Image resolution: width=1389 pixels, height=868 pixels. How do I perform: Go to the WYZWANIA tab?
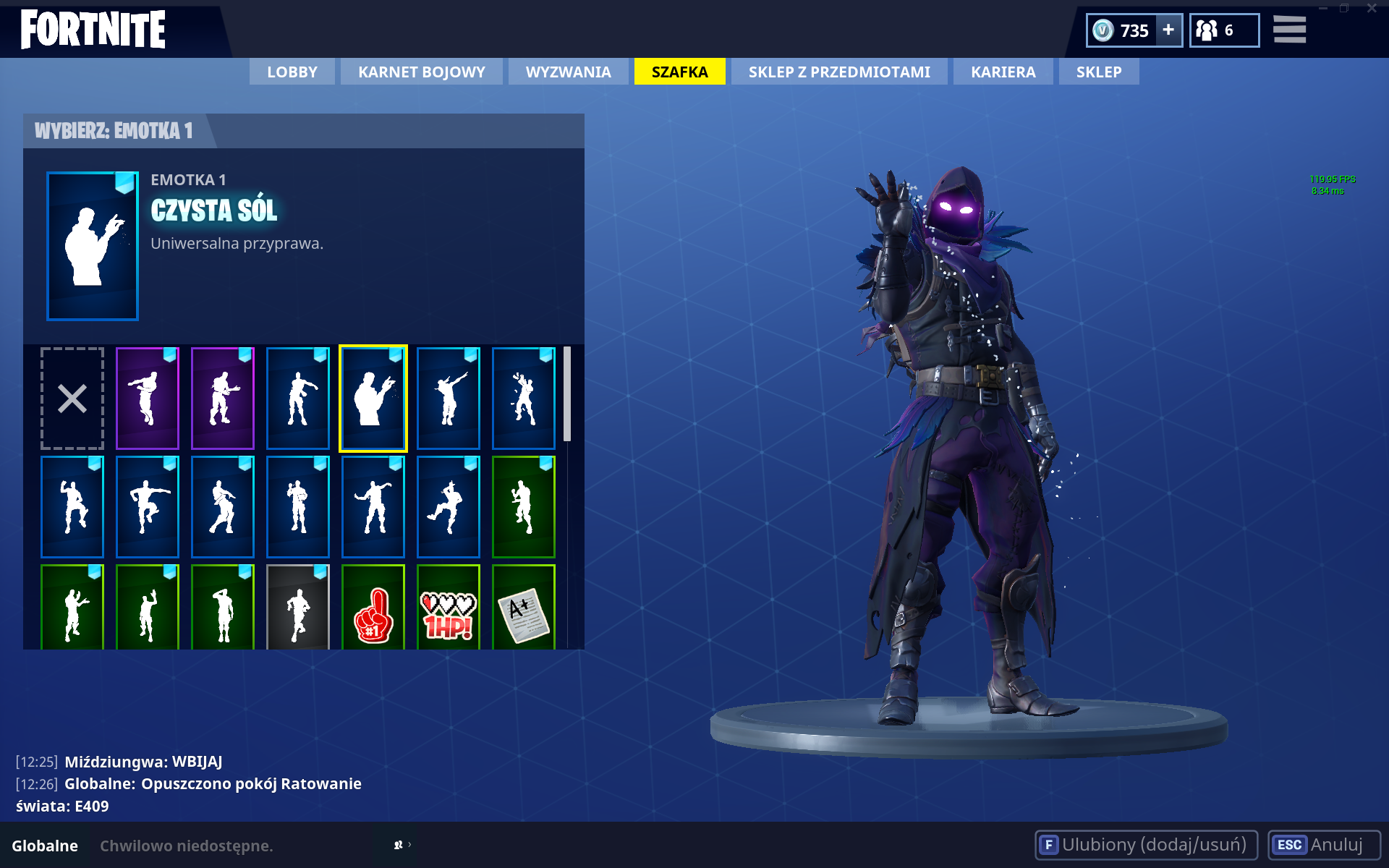coord(568,72)
